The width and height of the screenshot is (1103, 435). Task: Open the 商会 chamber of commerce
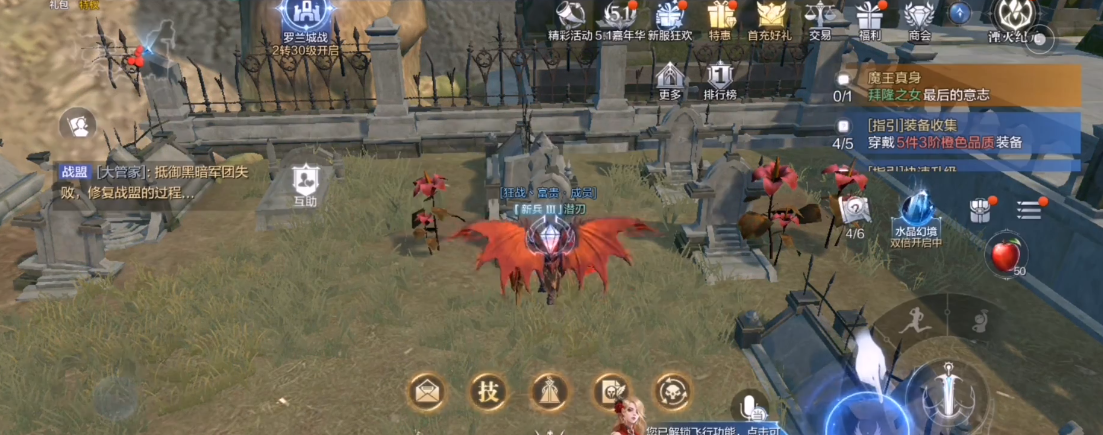pyautogui.click(x=919, y=16)
